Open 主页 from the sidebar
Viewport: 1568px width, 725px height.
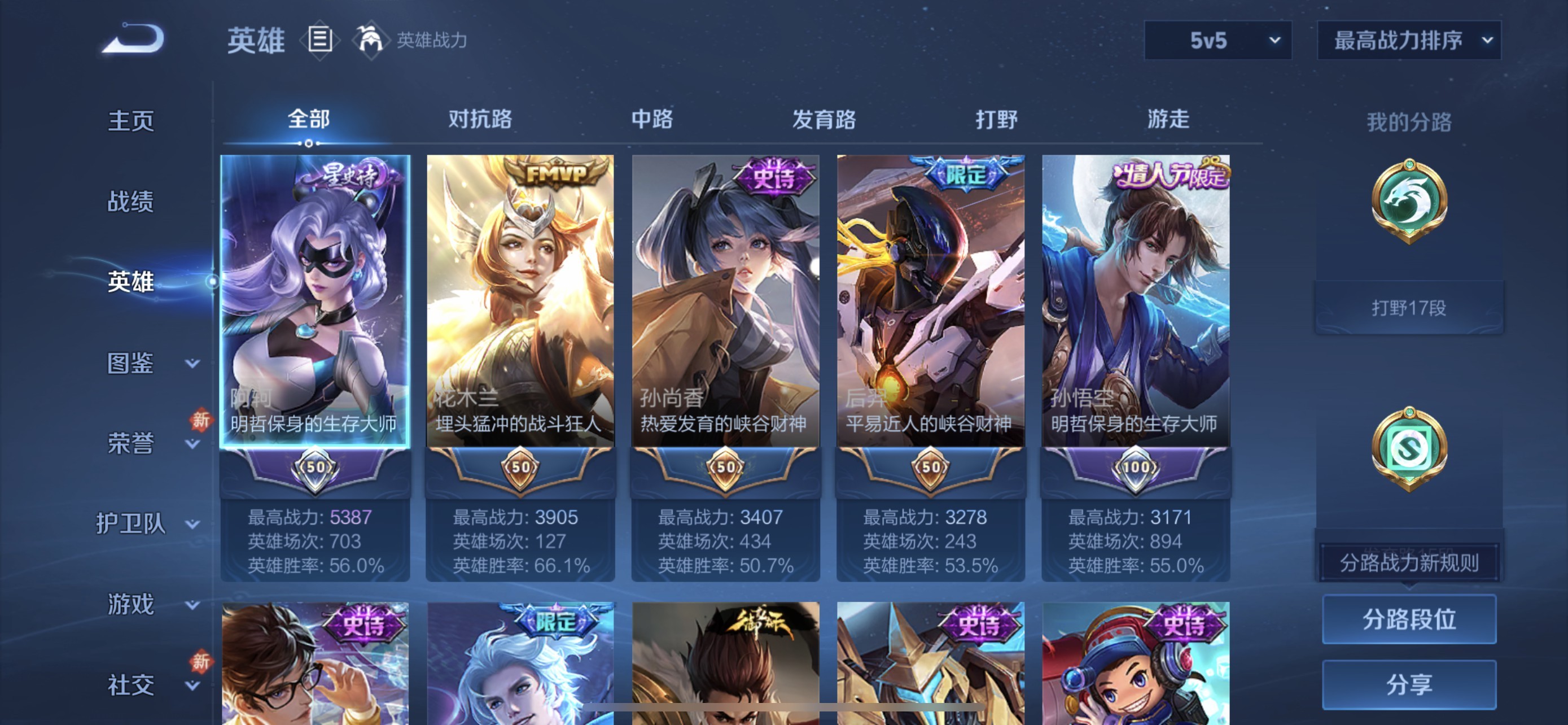(131, 120)
